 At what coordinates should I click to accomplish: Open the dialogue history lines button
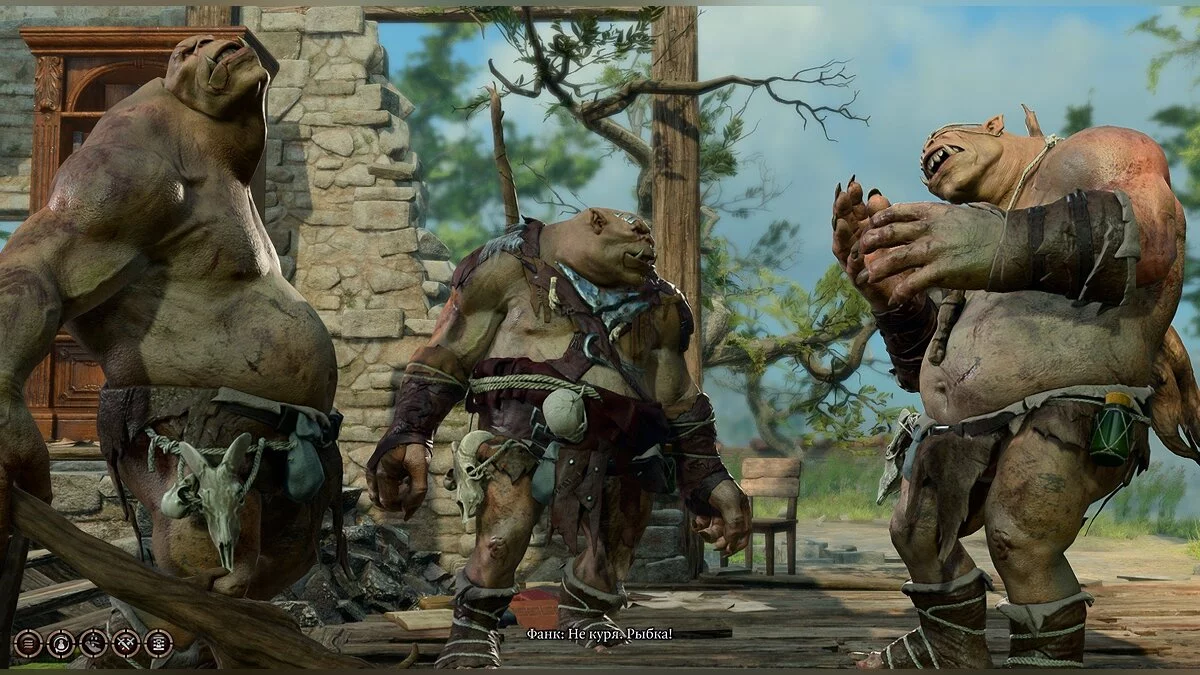pyautogui.click(x=28, y=643)
